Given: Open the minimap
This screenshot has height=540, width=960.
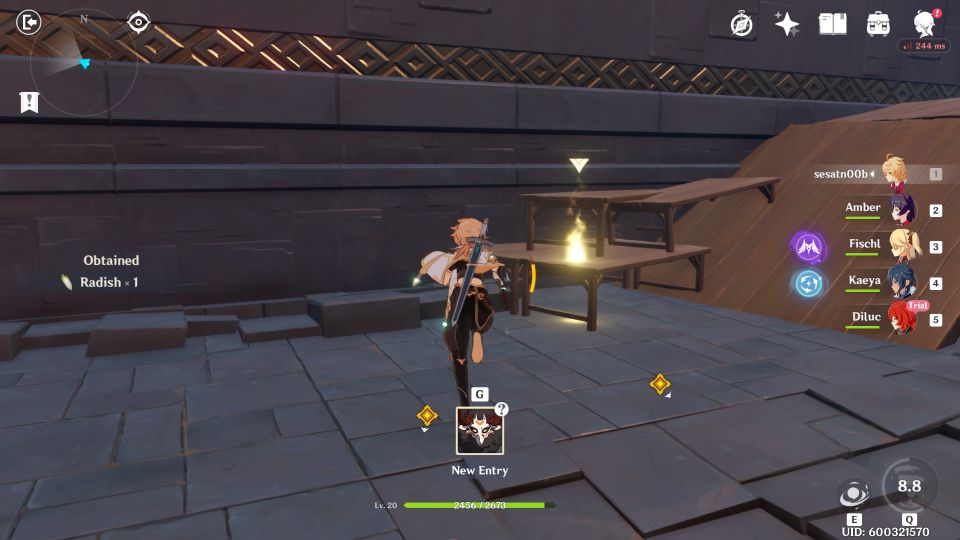Looking at the screenshot, I should 83,62.
